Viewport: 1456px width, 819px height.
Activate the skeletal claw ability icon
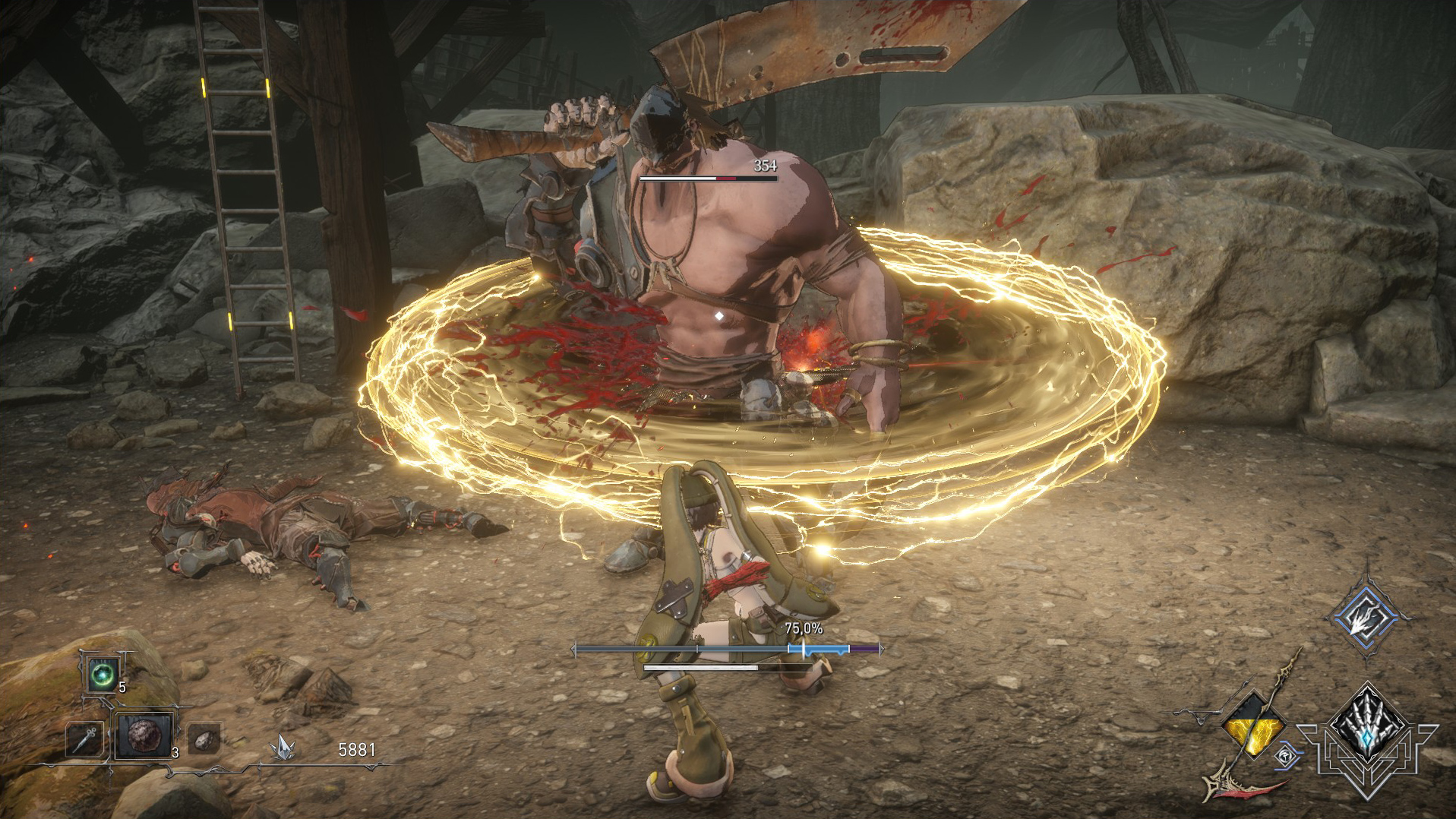tap(1368, 725)
